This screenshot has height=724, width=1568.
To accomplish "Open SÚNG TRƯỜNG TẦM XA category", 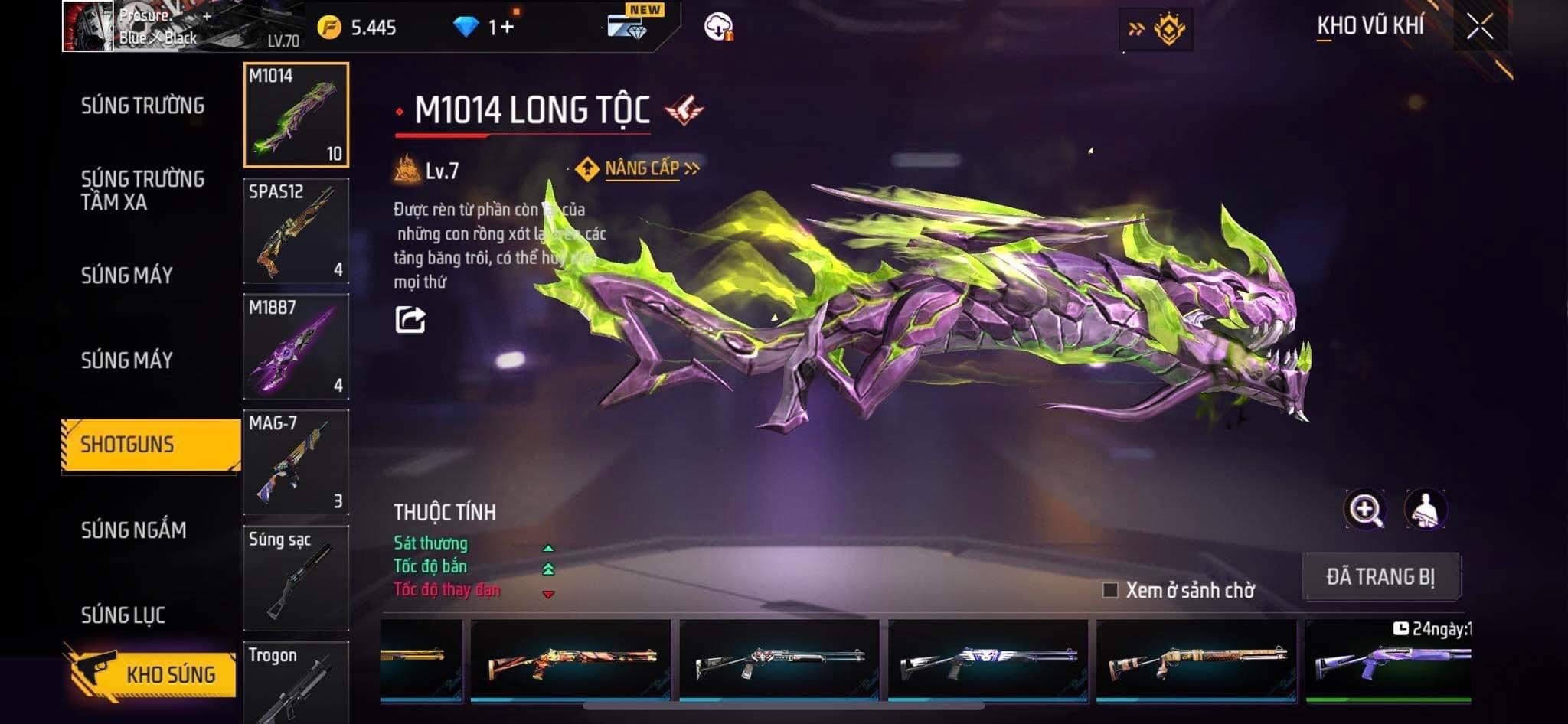I will click(142, 191).
